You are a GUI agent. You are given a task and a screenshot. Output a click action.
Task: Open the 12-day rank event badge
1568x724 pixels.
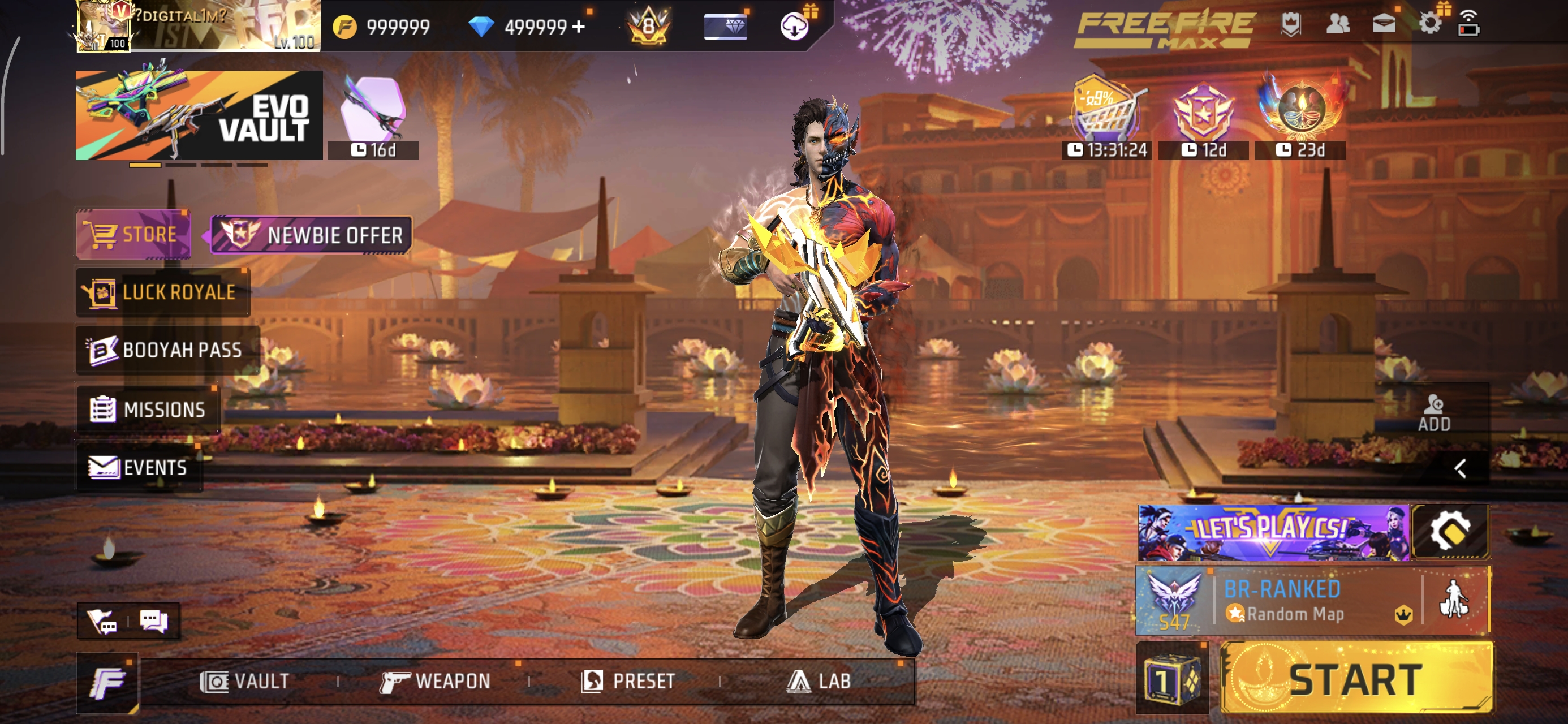coord(1203,113)
